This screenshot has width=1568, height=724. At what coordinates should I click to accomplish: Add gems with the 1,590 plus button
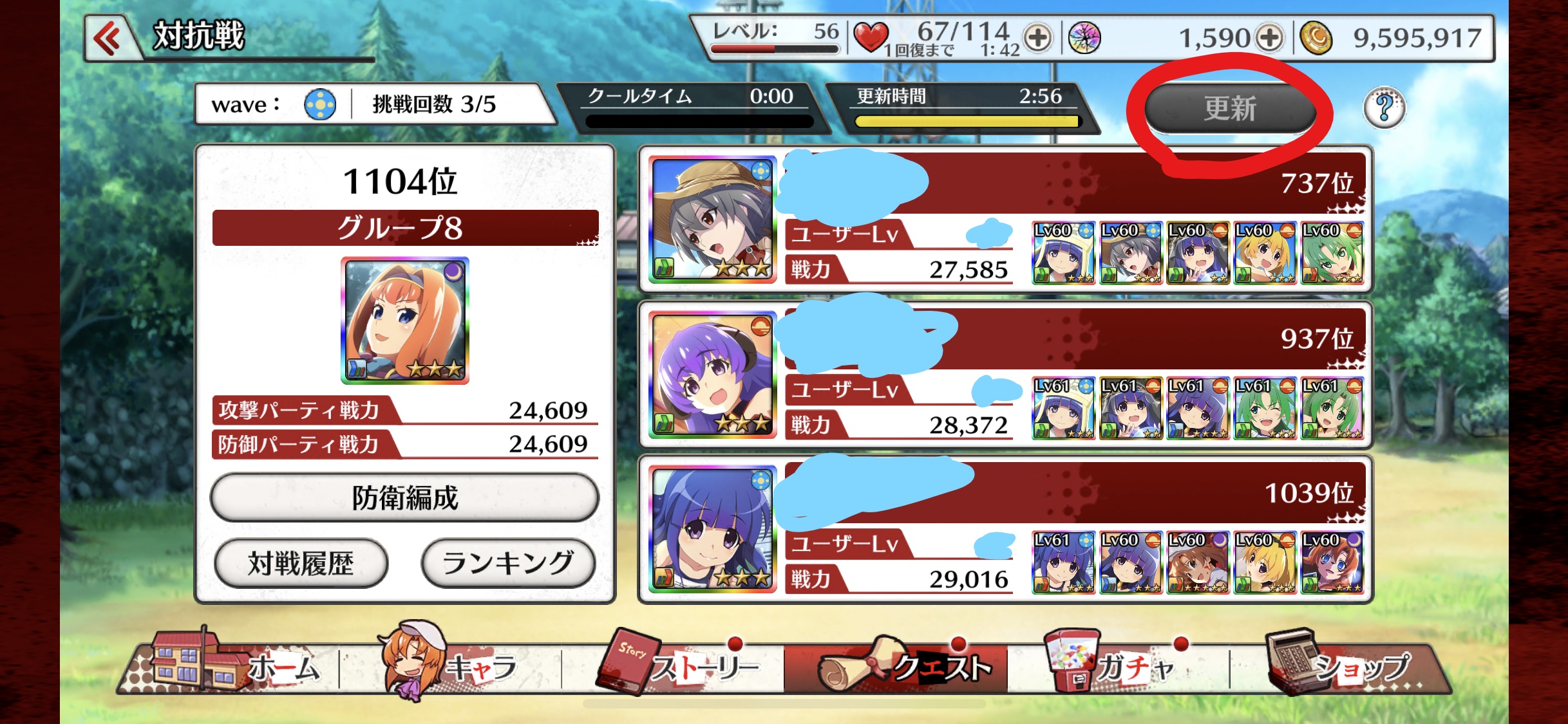coord(1269,37)
